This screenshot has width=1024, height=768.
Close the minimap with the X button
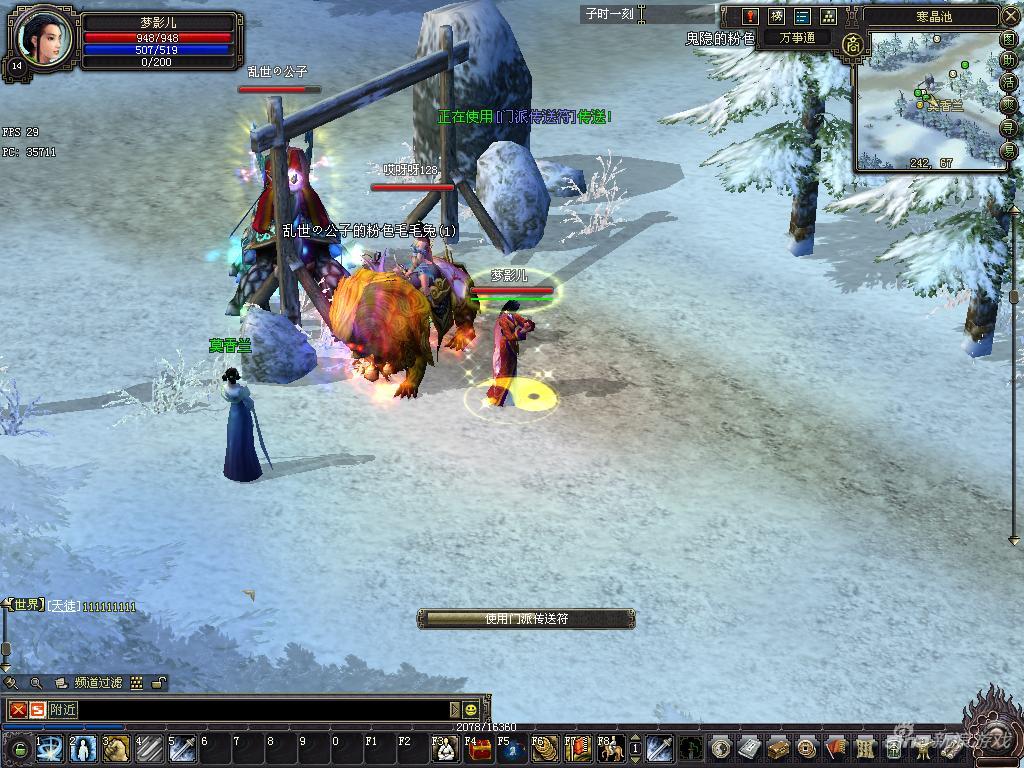coord(1010,16)
